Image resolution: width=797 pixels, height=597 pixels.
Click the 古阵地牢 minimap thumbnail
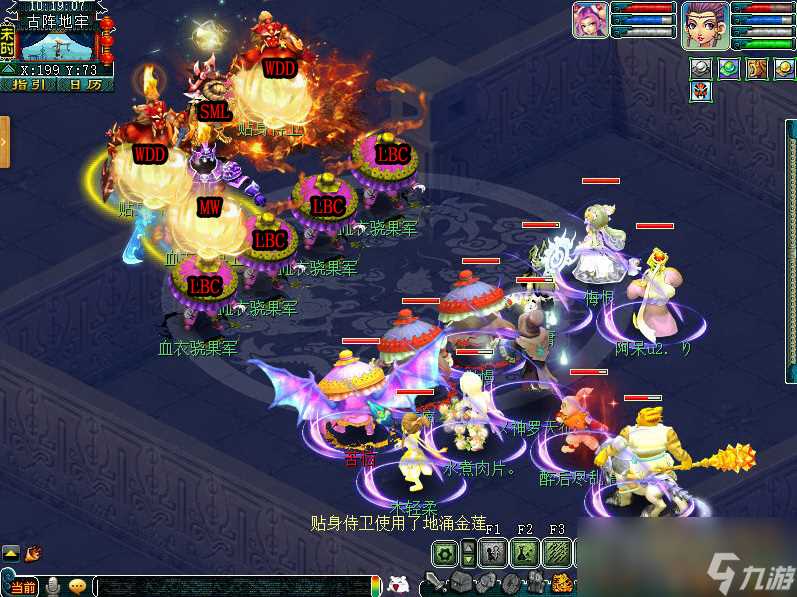pos(57,46)
